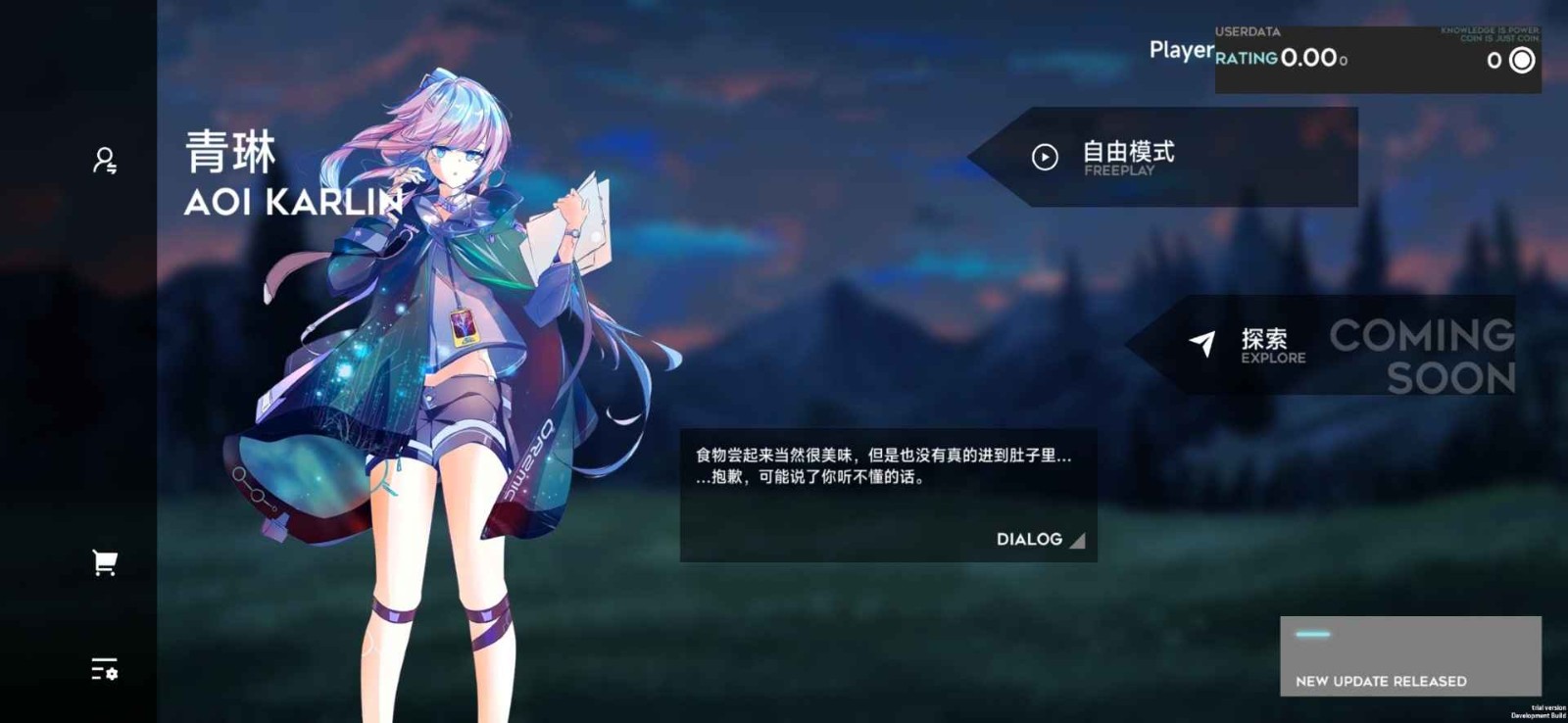The image size is (1568, 723).
Task: Open the player account switcher icon
Action: click(x=103, y=160)
